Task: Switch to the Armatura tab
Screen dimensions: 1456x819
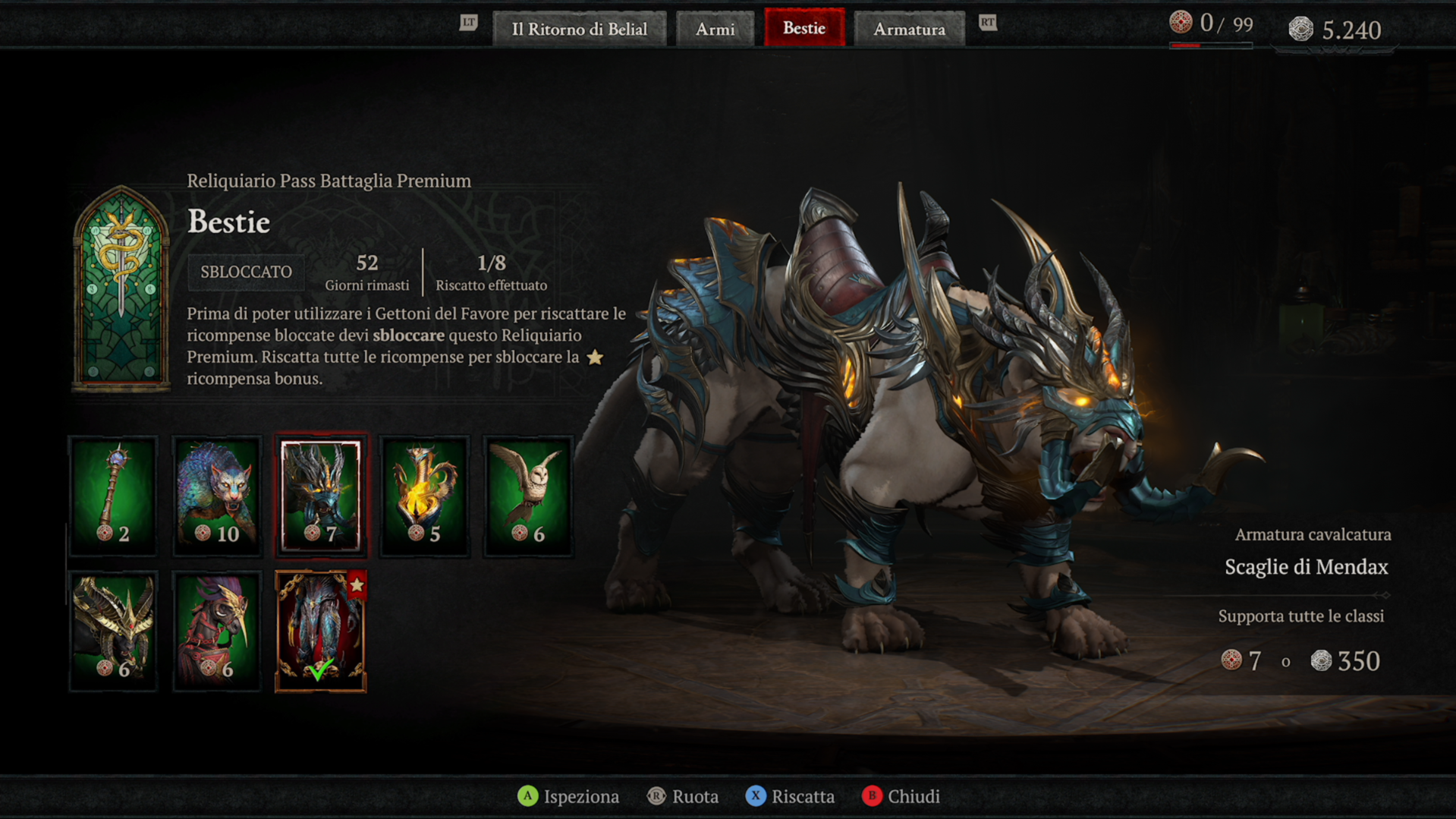Action: pyautogui.click(x=909, y=29)
